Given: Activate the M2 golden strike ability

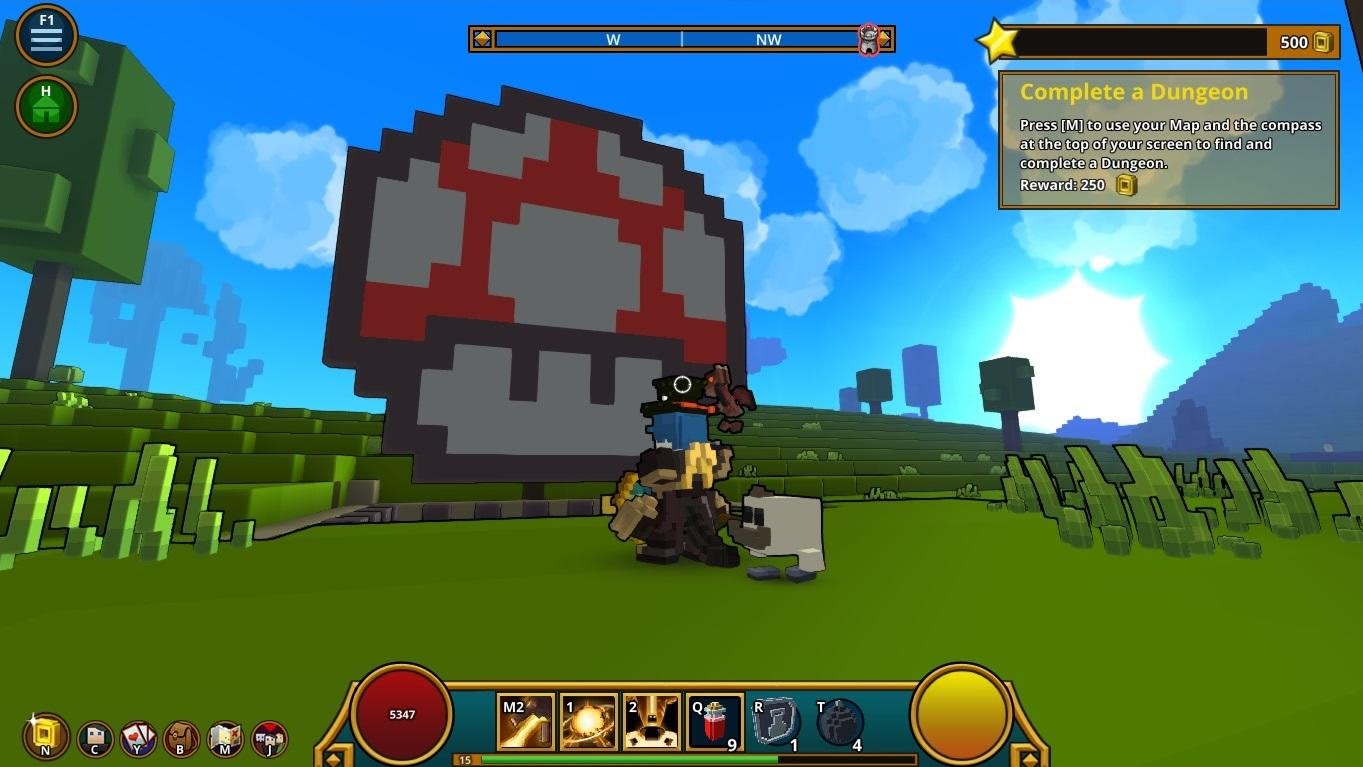Looking at the screenshot, I should [526, 722].
